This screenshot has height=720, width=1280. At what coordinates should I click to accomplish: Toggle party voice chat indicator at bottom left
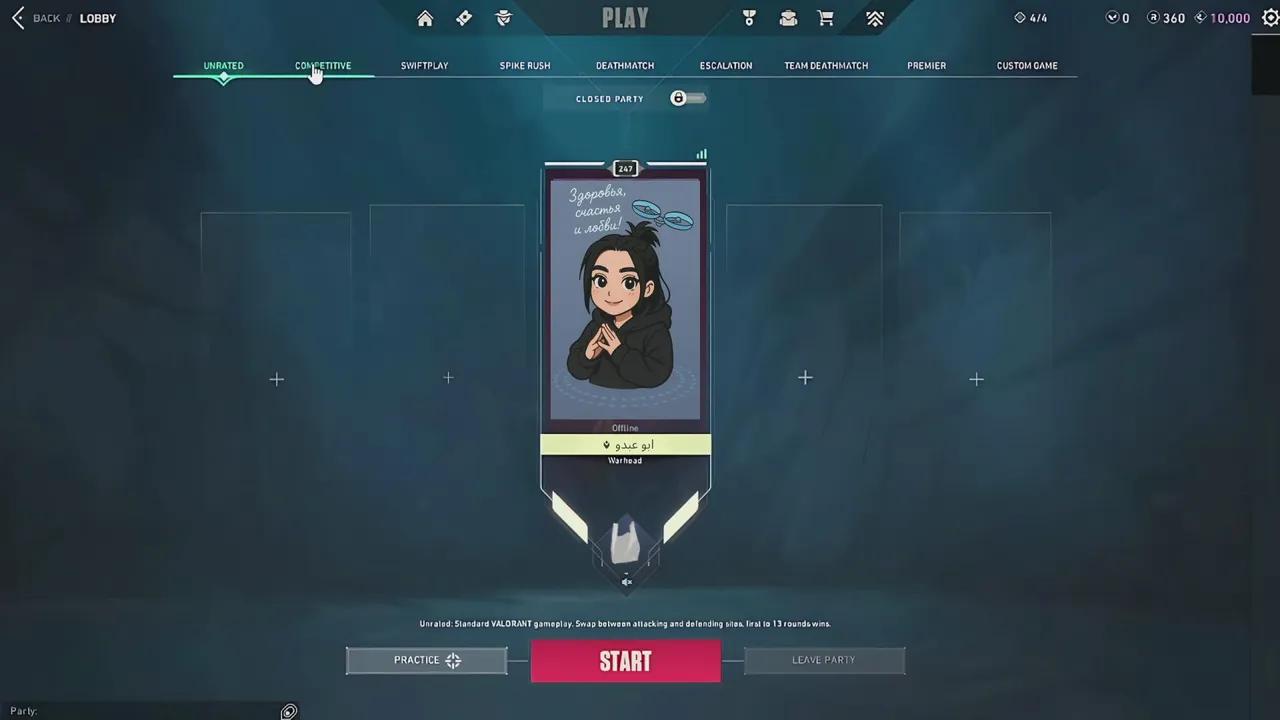click(x=288, y=711)
